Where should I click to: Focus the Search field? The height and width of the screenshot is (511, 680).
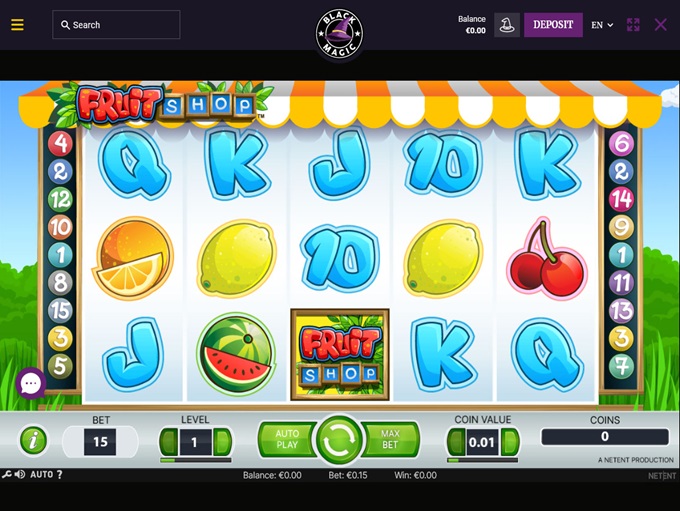pos(116,25)
